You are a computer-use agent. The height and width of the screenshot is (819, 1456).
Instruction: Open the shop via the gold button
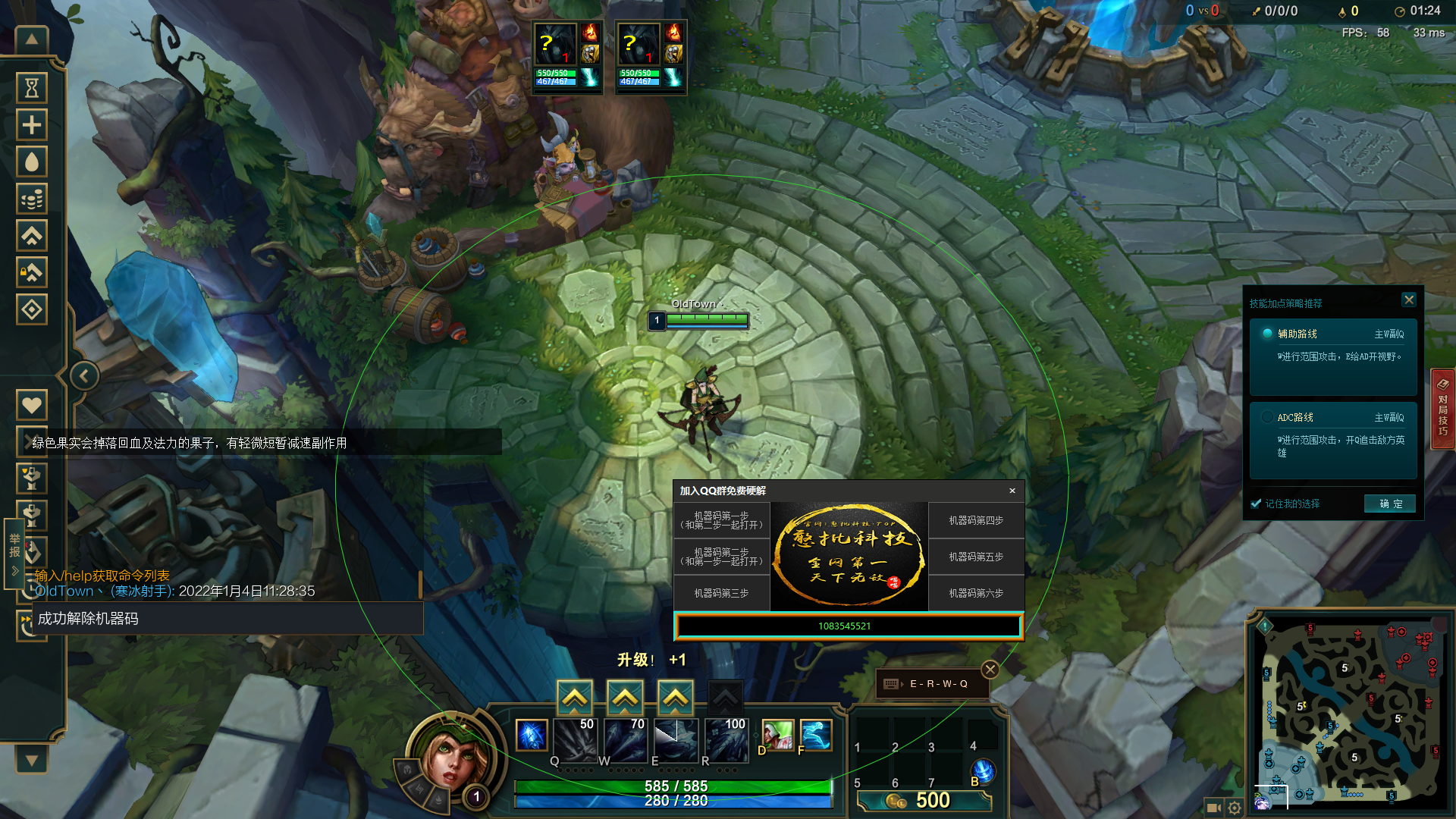pyautogui.click(x=924, y=801)
